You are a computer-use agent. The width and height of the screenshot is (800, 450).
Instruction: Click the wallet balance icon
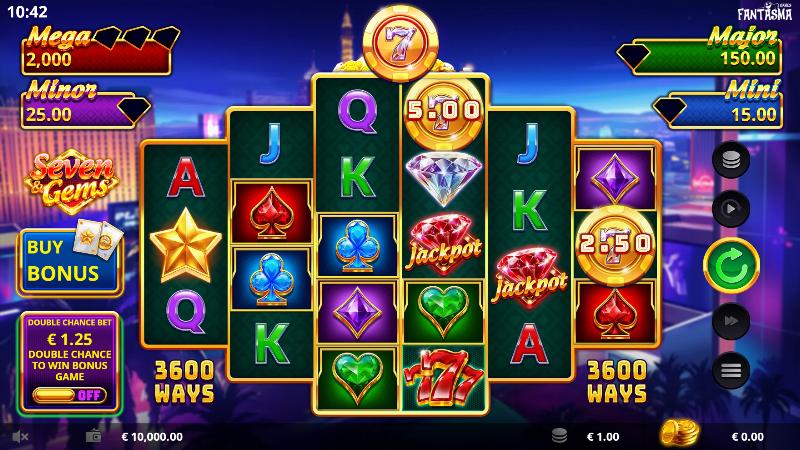[95, 436]
